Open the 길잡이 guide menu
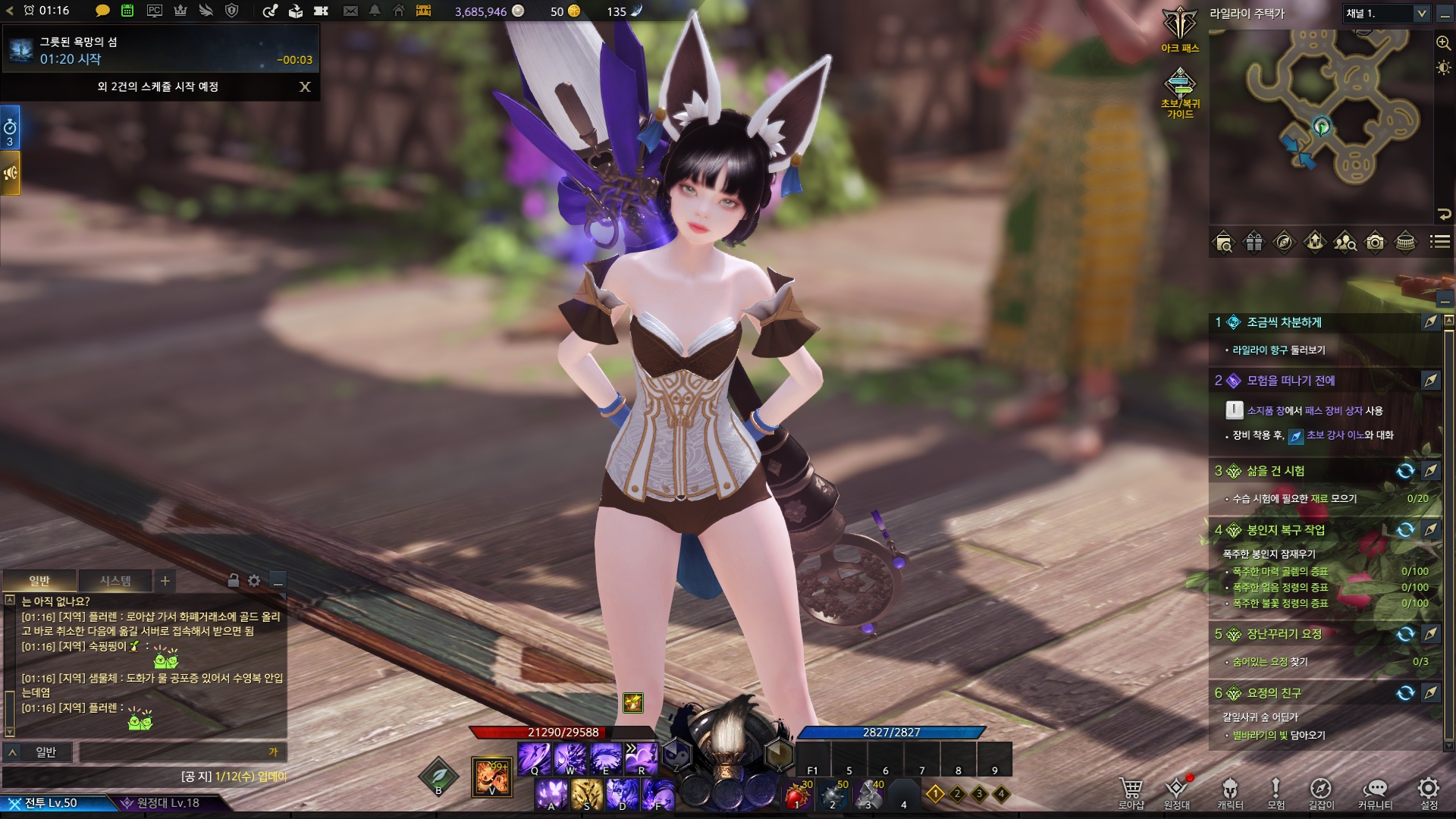1456x819 pixels. click(1320, 792)
